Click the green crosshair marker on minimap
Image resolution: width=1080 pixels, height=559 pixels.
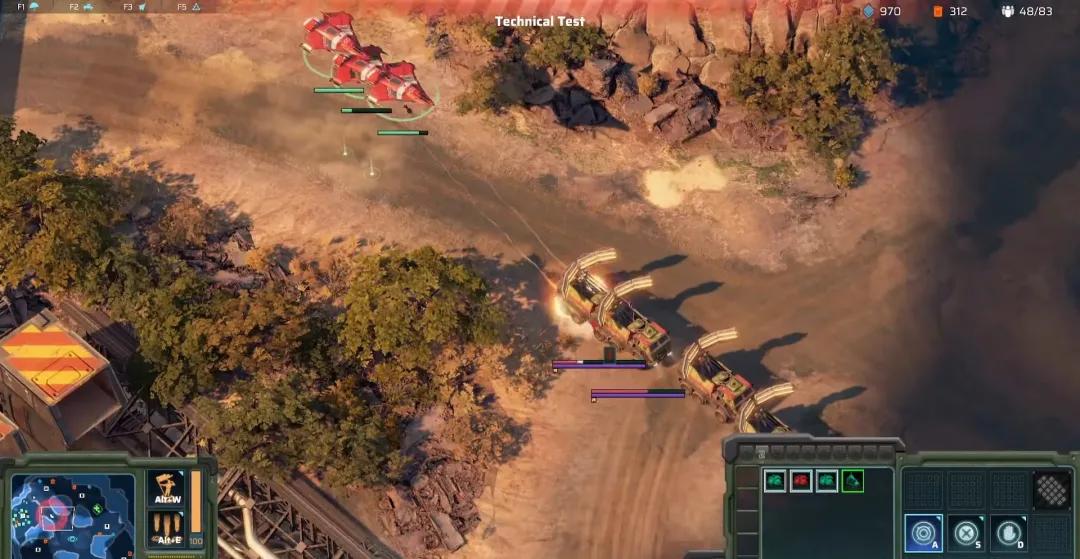click(97, 509)
